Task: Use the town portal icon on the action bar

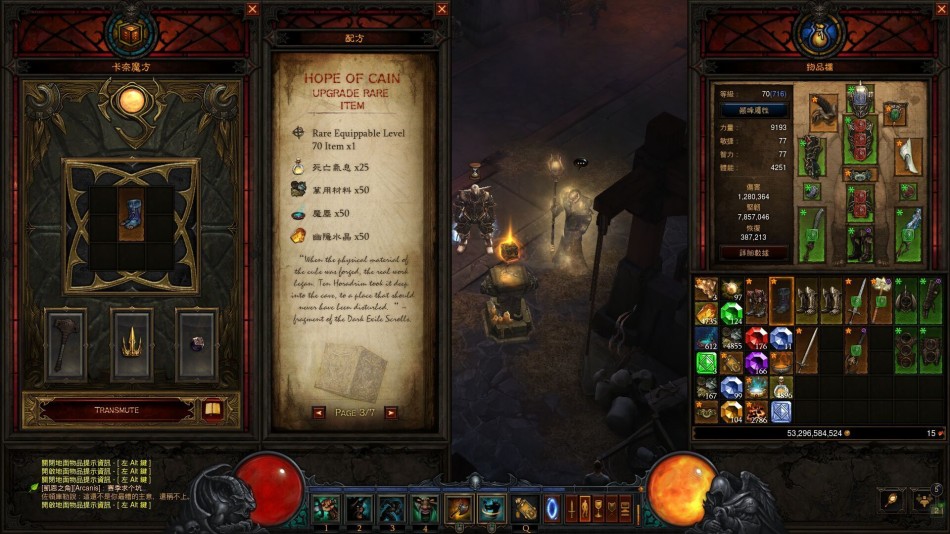Action: [x=551, y=508]
